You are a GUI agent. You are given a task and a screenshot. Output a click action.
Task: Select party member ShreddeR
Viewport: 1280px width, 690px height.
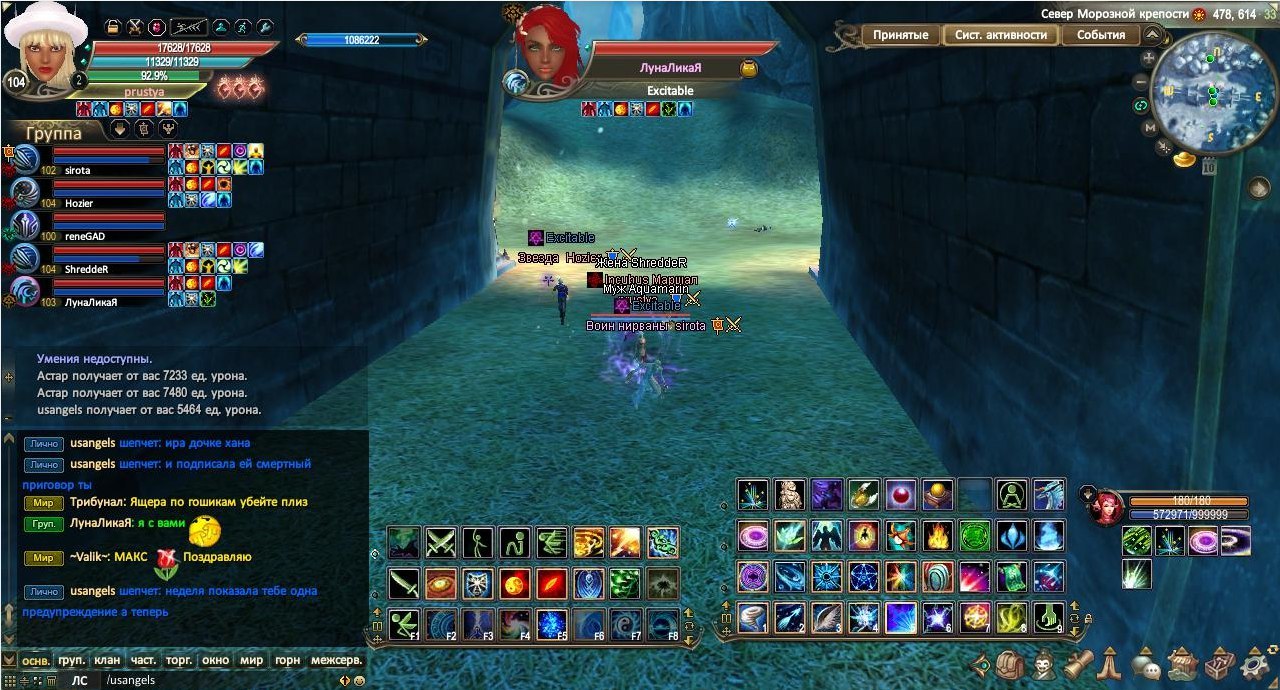pos(86,269)
